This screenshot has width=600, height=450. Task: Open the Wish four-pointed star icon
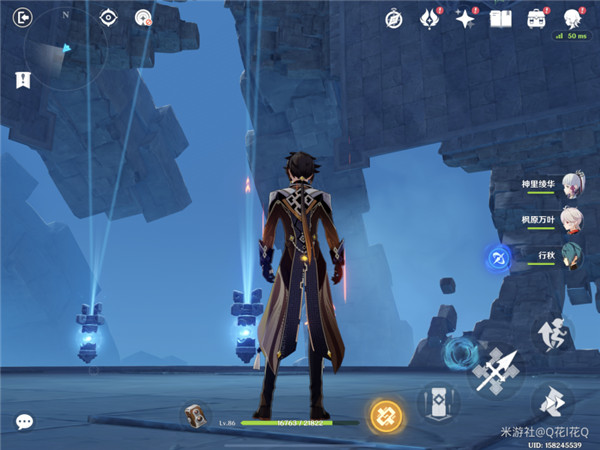[x=465, y=19]
